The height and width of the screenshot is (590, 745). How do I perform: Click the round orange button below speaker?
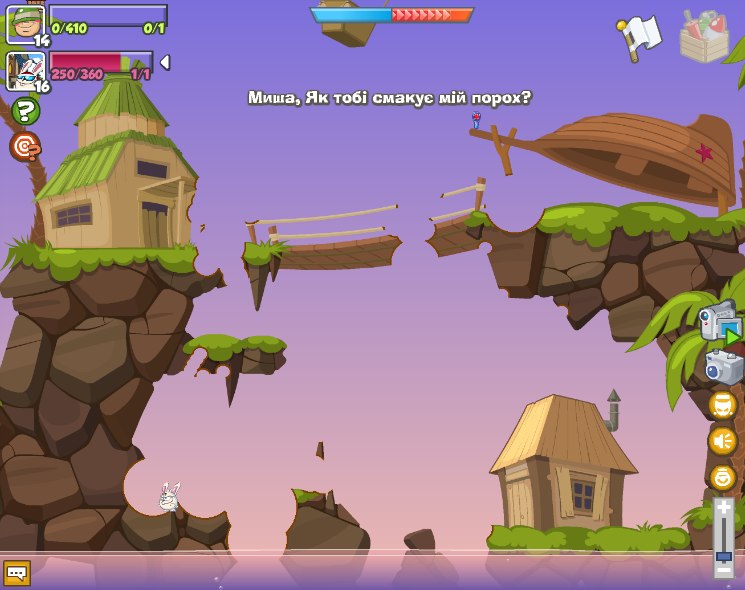tap(722, 477)
